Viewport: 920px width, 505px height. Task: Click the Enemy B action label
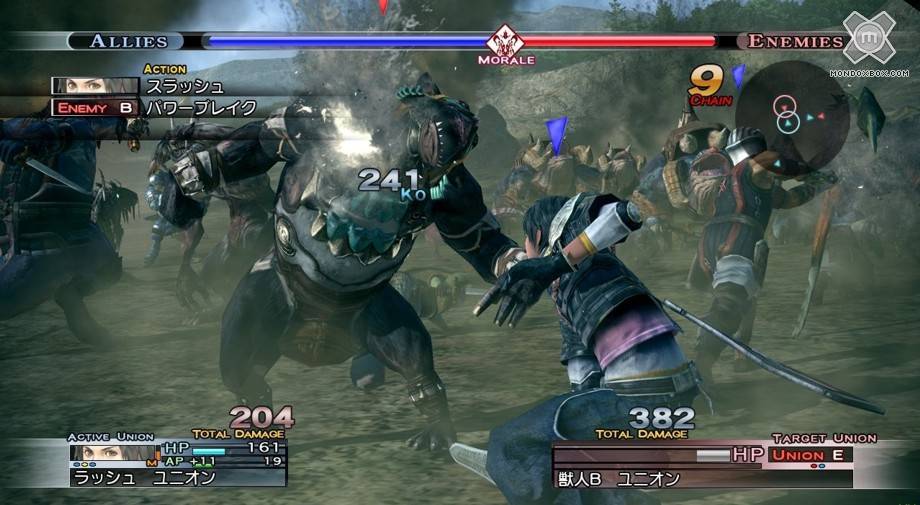[x=95, y=107]
